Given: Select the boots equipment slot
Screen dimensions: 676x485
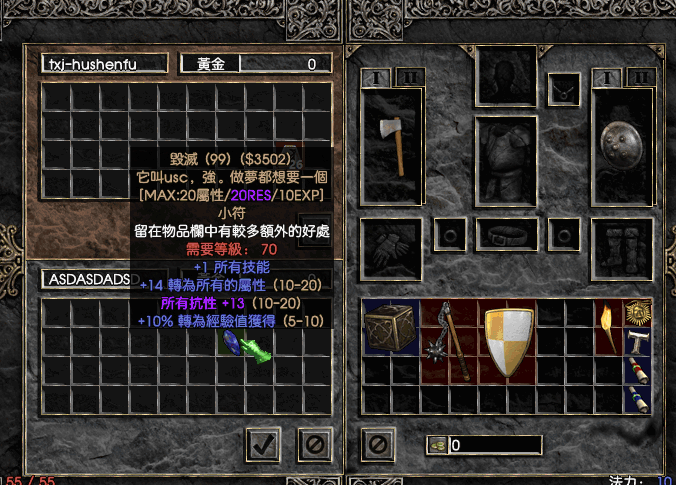Looking at the screenshot, I should point(622,244).
